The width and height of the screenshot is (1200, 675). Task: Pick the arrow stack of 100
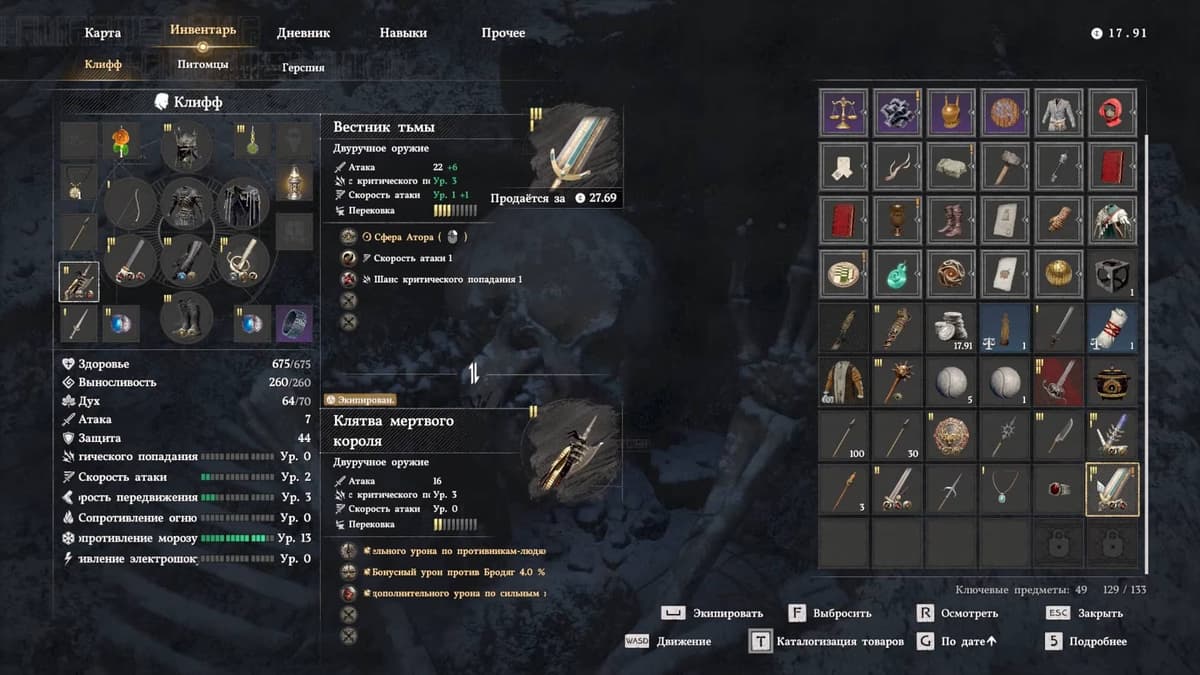coord(845,435)
